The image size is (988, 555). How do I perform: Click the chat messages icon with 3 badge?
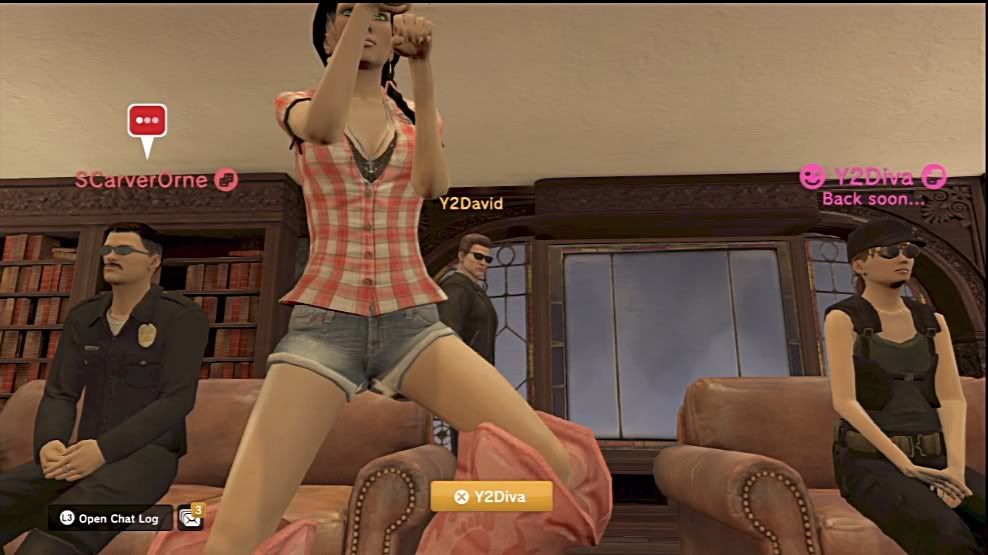pyautogui.click(x=190, y=517)
